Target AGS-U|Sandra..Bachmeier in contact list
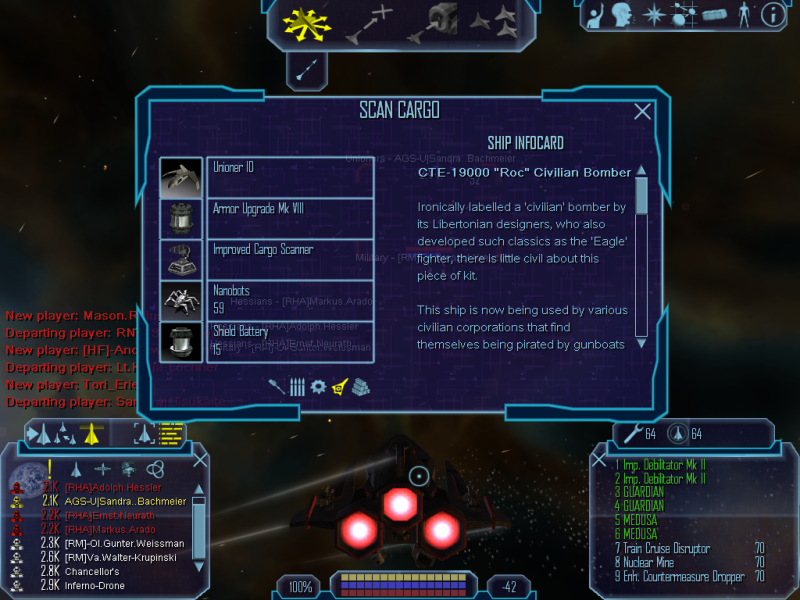 [112, 501]
